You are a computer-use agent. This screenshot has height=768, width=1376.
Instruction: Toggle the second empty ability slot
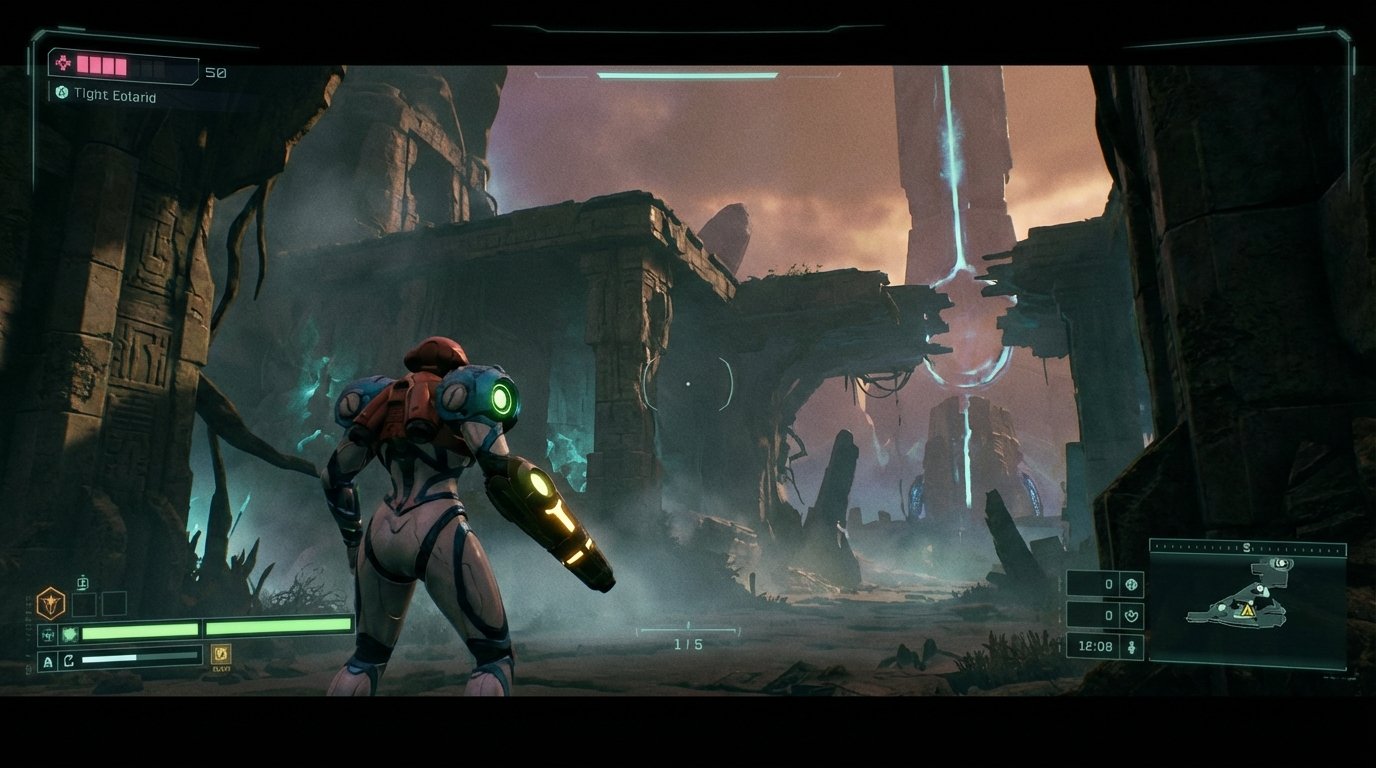(115, 604)
